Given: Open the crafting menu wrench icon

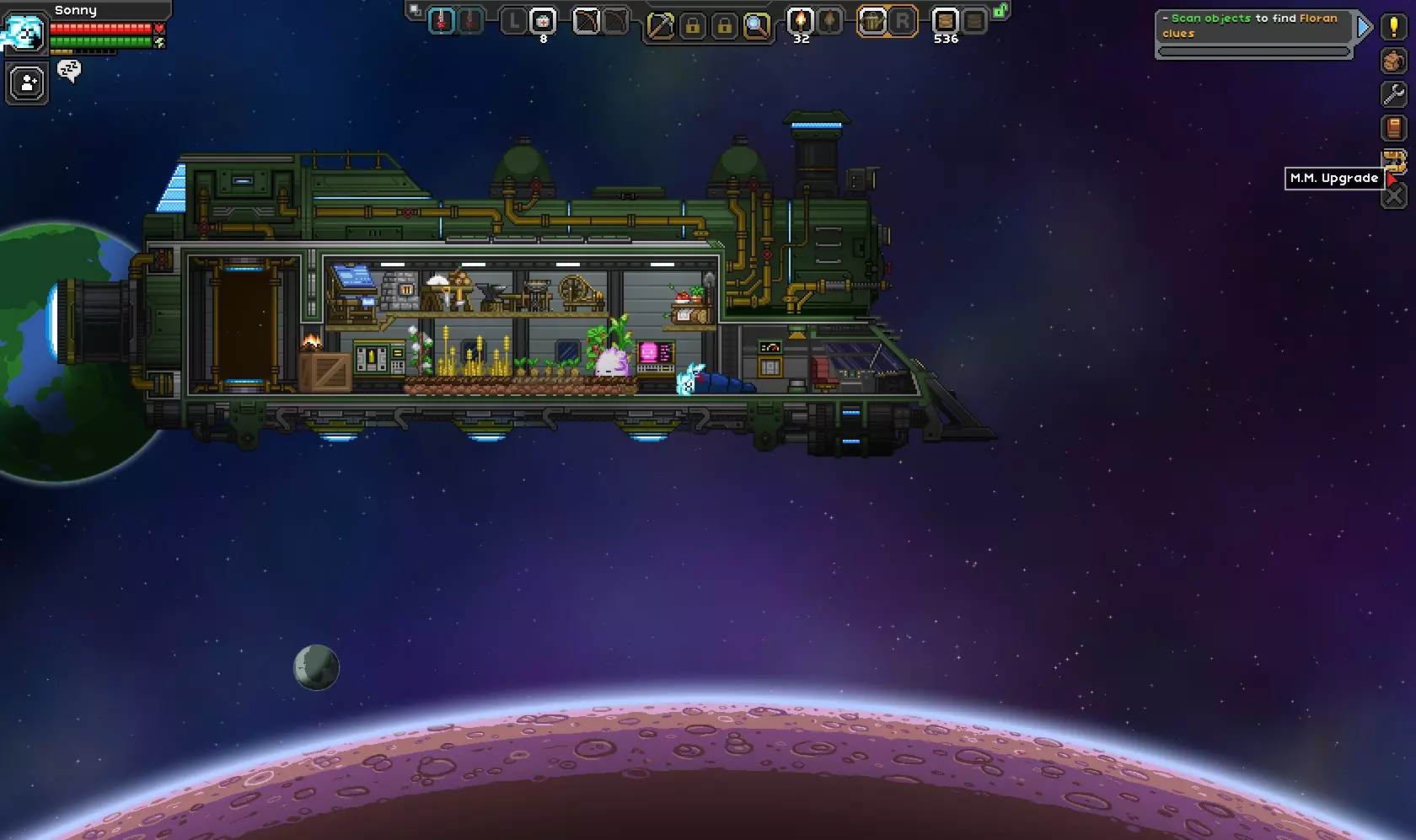Looking at the screenshot, I should click(1394, 94).
